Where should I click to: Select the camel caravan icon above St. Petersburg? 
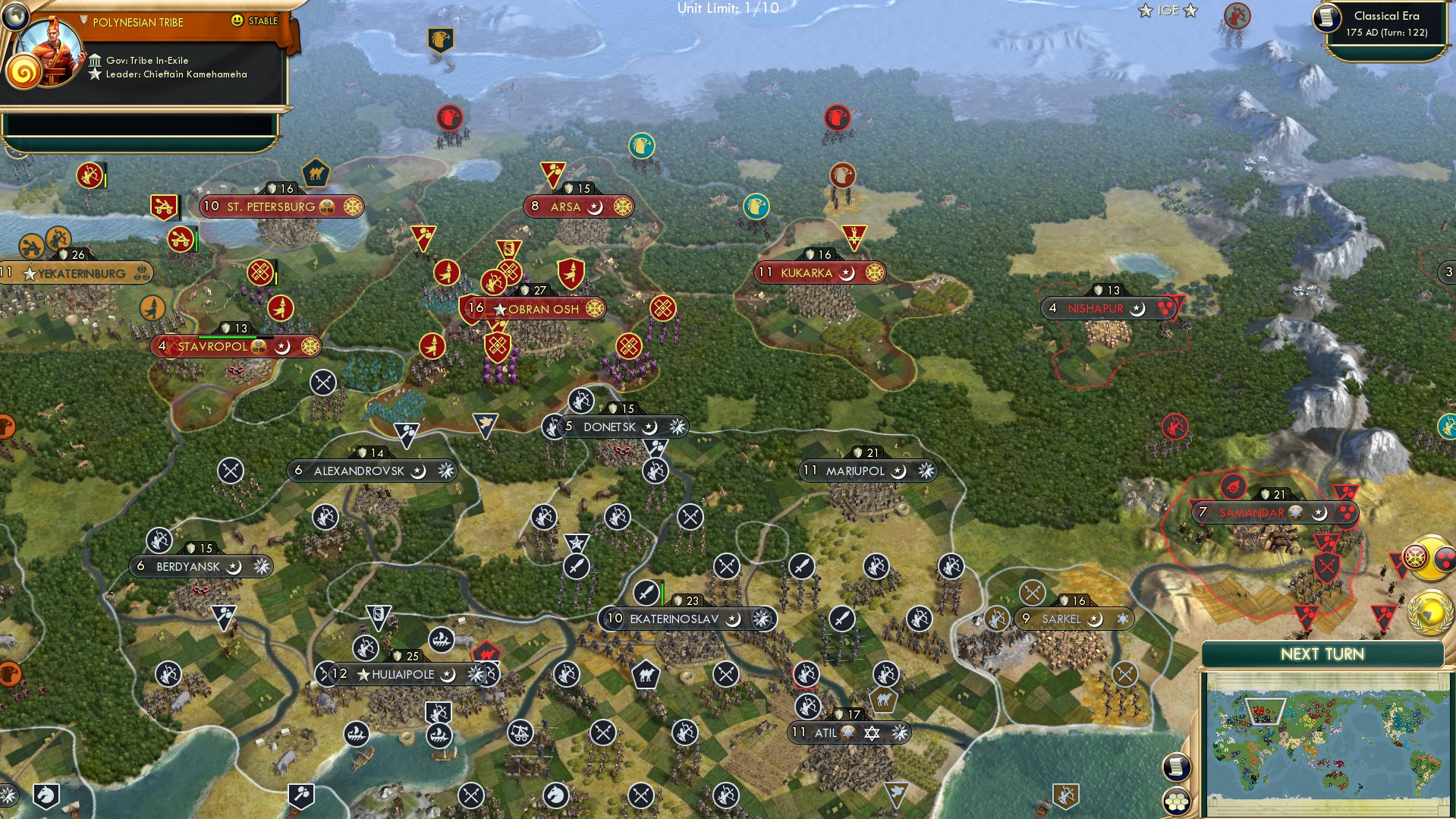coord(317,173)
